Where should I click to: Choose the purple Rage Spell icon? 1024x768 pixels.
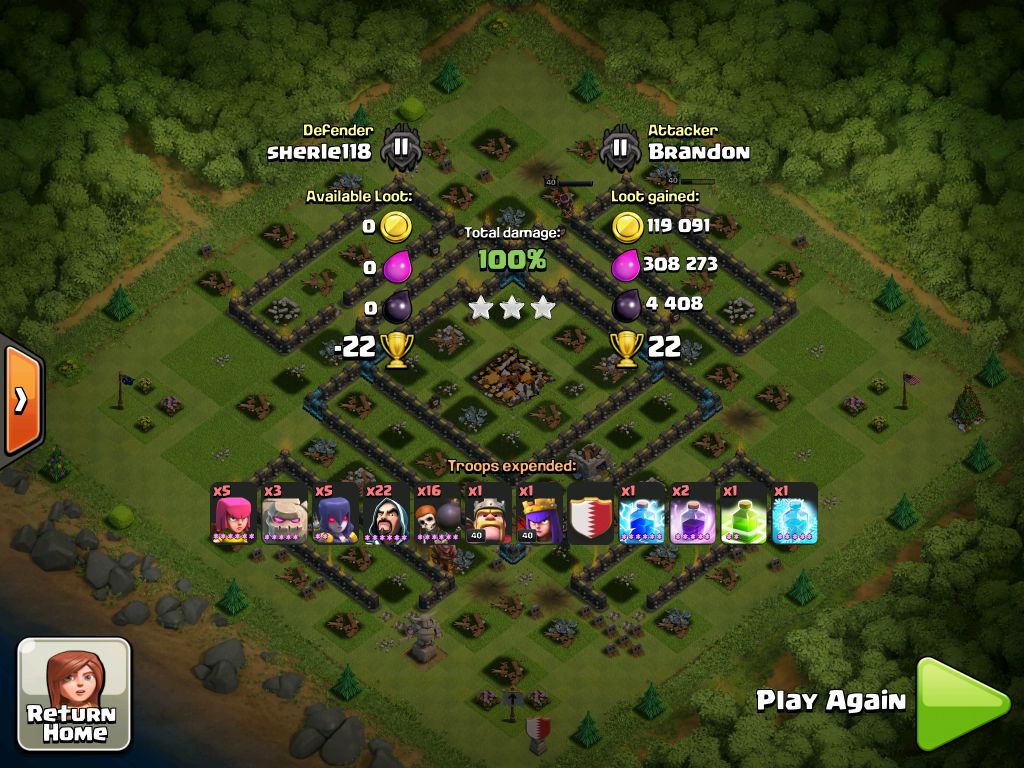point(692,514)
